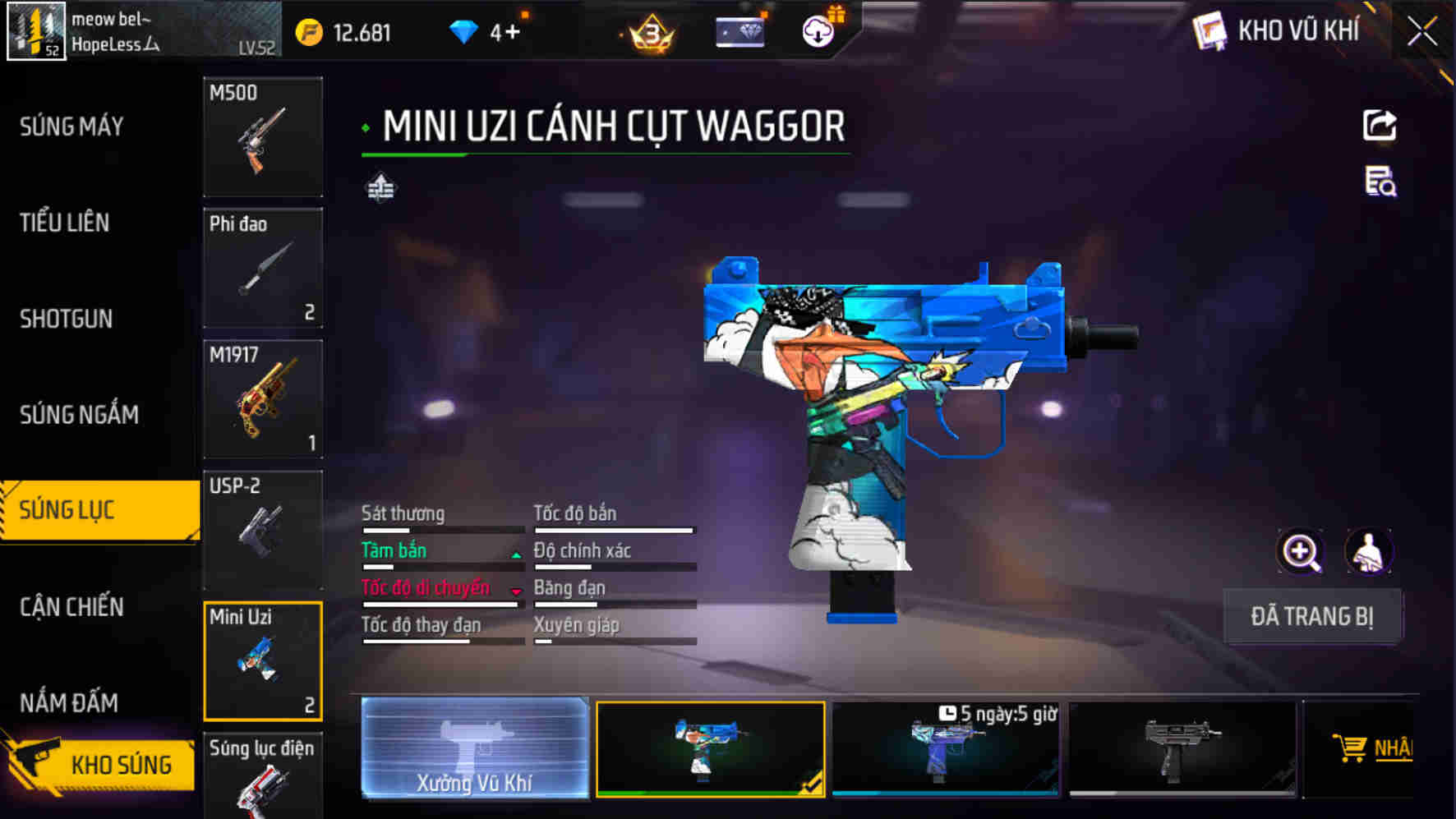1456x819 pixels.
Task: Switch to the SÚNG MÁY category
Action: [x=72, y=127]
